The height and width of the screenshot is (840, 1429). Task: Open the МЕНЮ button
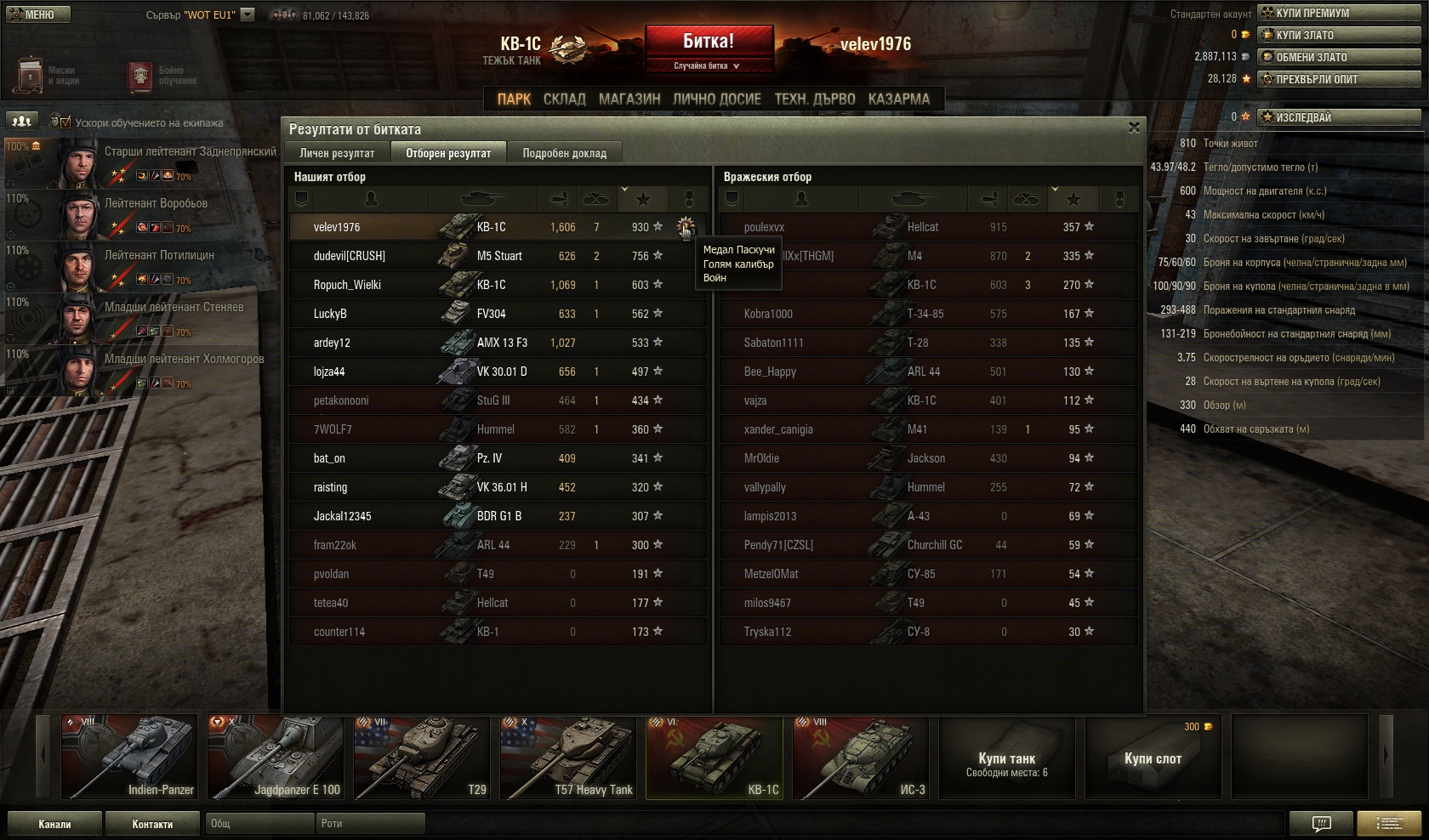click(x=37, y=14)
